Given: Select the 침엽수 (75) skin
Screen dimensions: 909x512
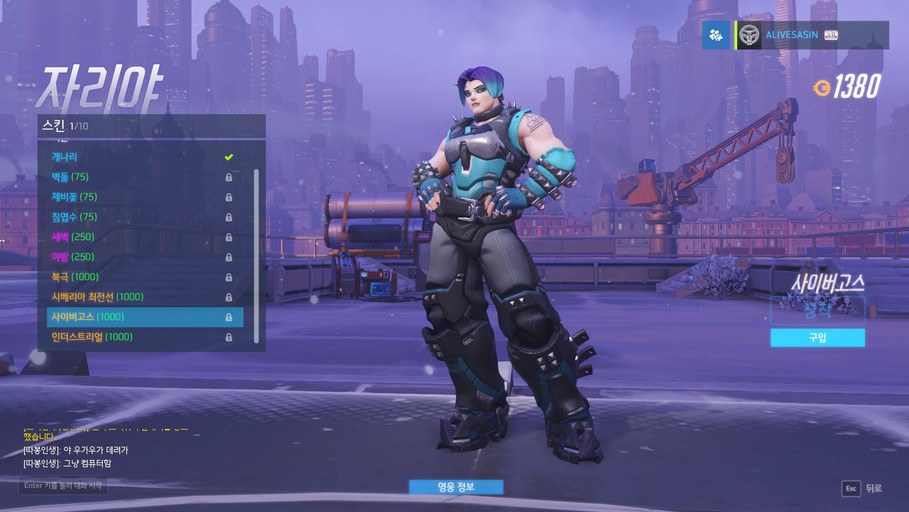Looking at the screenshot, I should (140, 217).
